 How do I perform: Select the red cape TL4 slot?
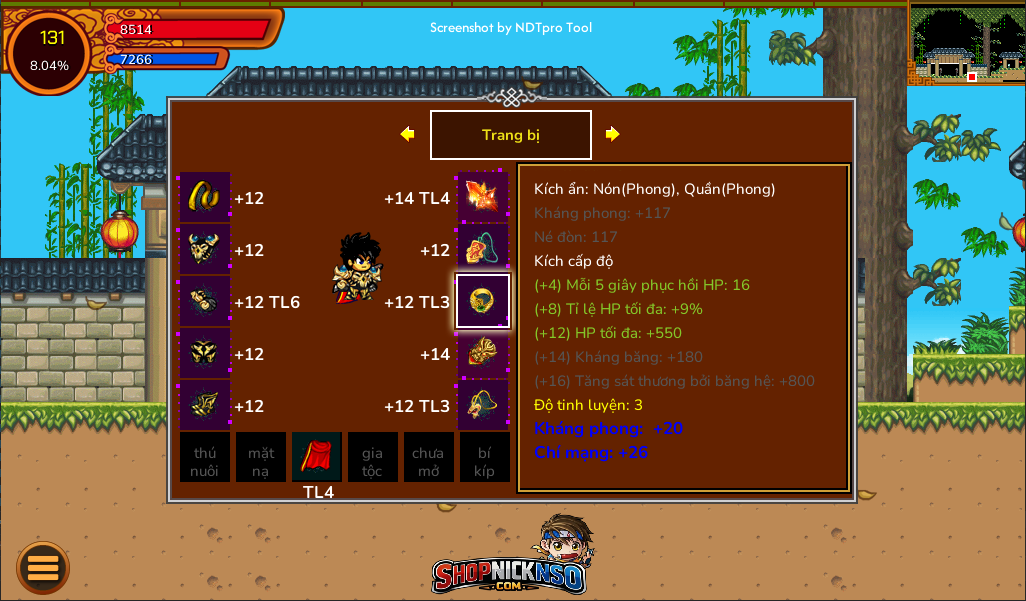[x=317, y=458]
